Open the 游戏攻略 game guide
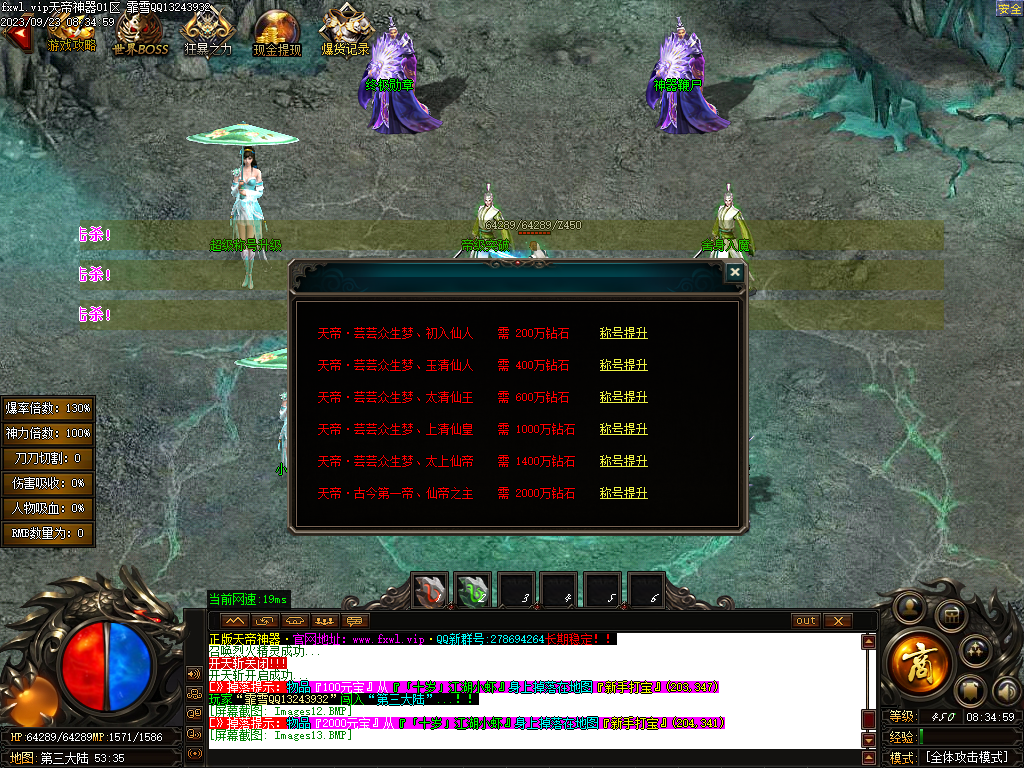The width and height of the screenshot is (1024, 768). click(x=72, y=35)
